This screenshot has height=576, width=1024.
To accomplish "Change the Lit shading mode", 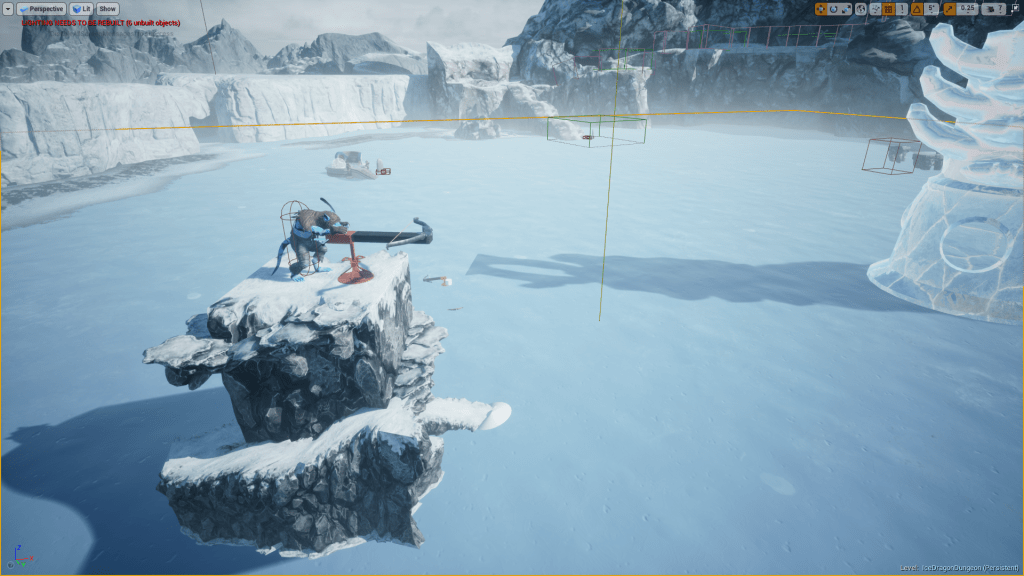I will coord(82,8).
